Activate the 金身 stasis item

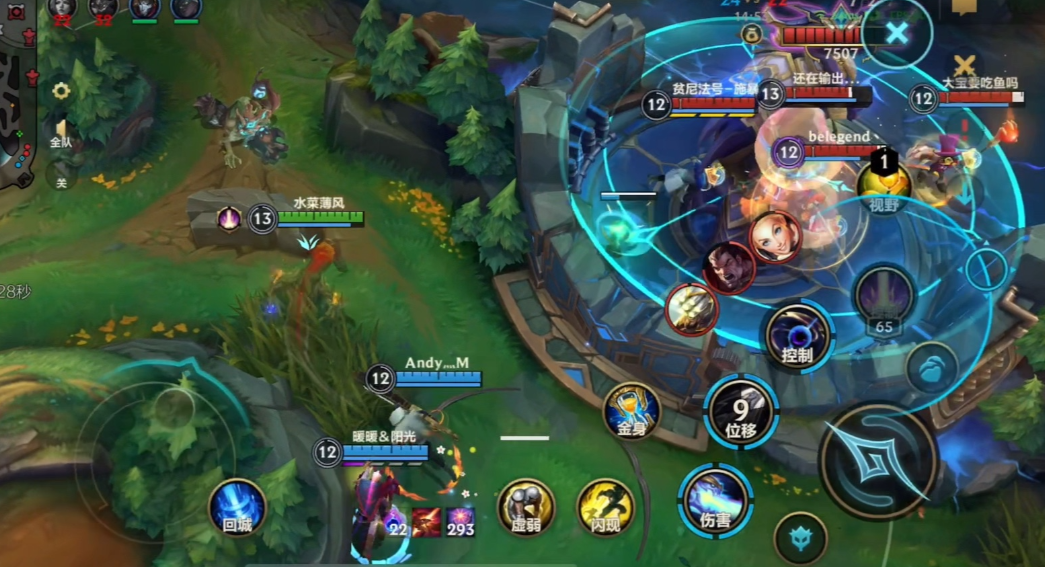pos(631,410)
